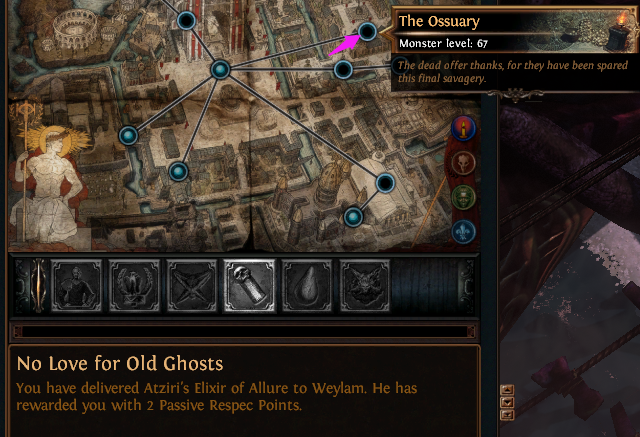The height and width of the screenshot is (437, 640).
Task: Switch to the blue fleur-de-lis act button
Action: pyautogui.click(x=463, y=230)
